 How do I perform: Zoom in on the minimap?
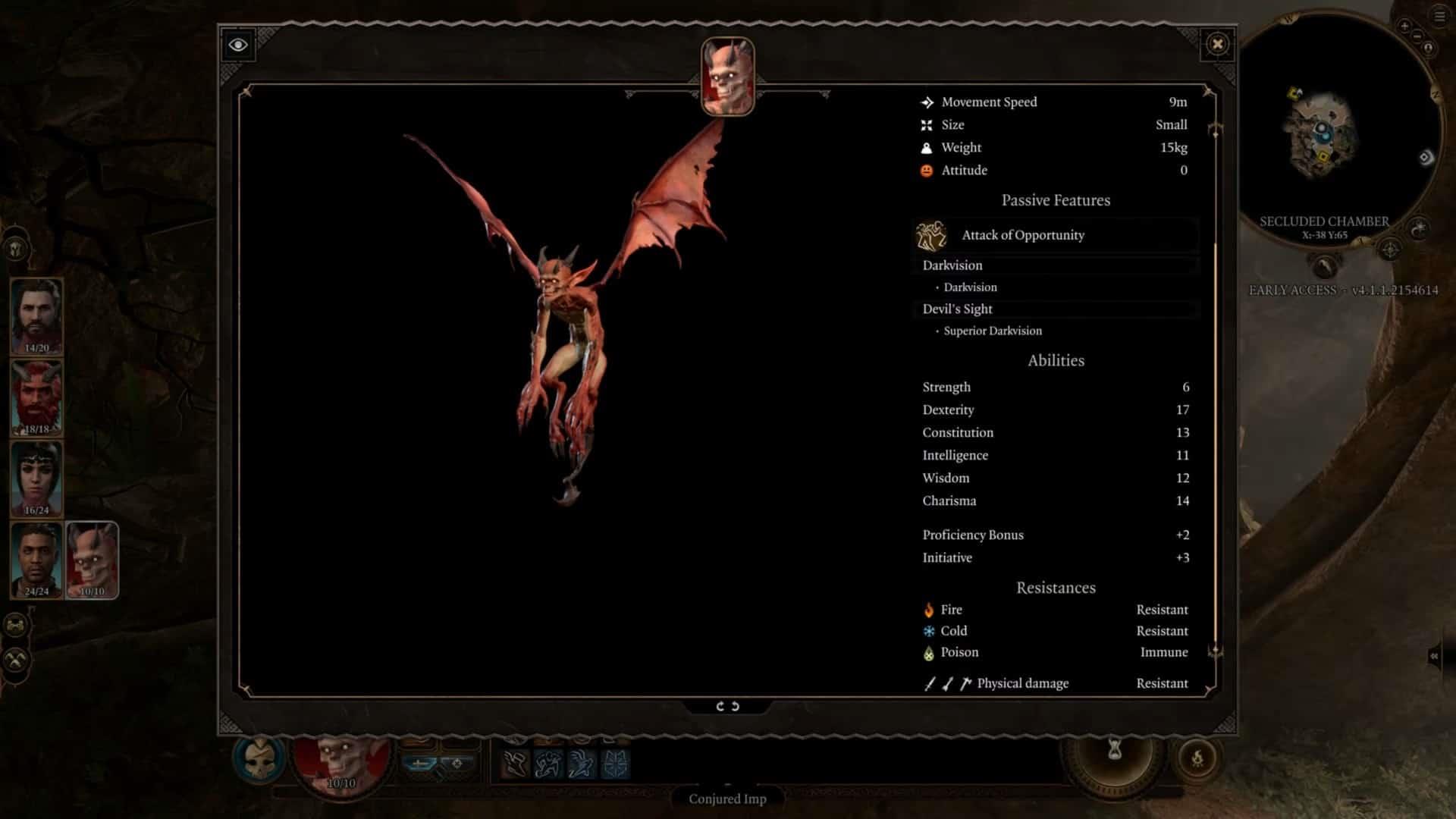click(1404, 27)
